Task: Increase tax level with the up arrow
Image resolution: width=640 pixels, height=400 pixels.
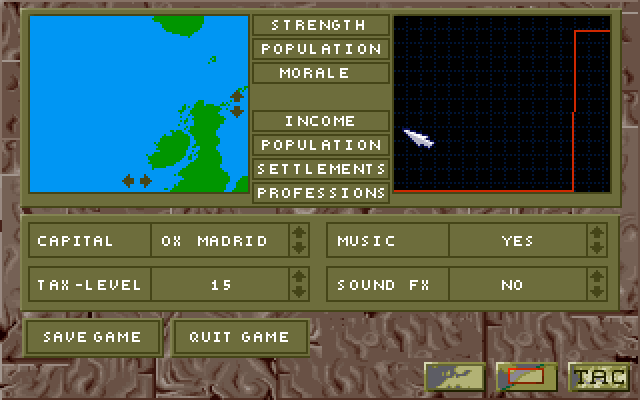Action: (298, 277)
